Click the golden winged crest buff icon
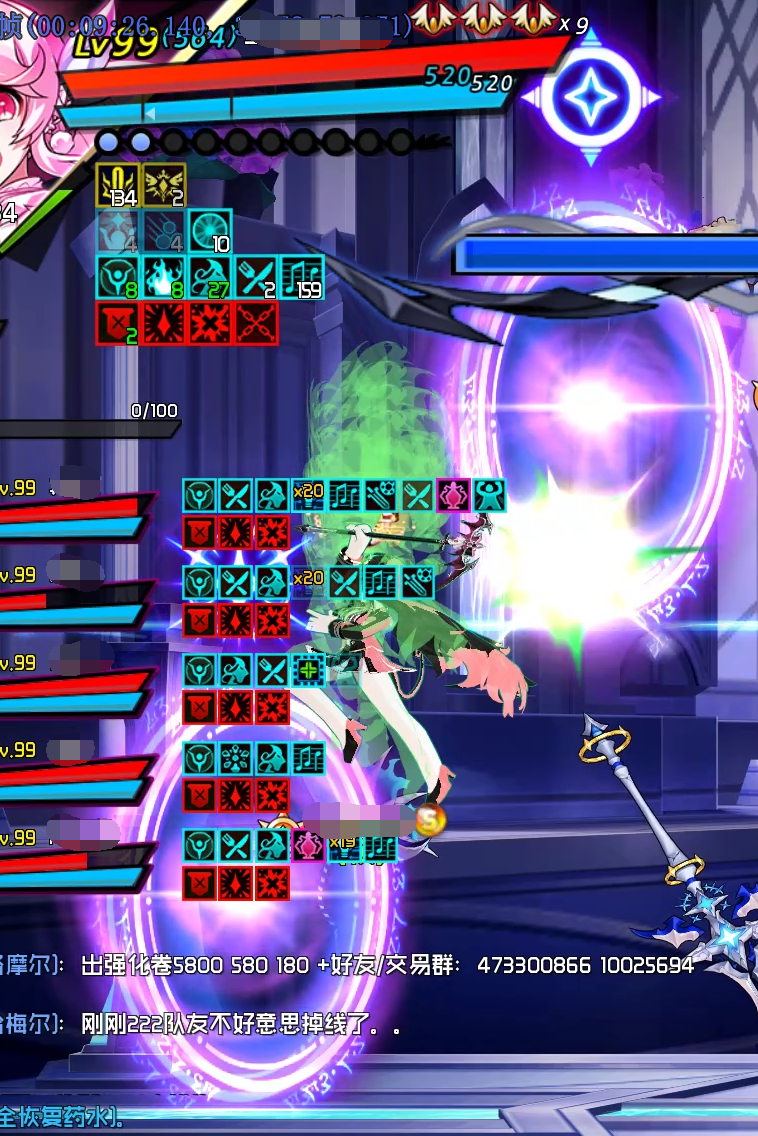This screenshot has height=1136, width=758. click(x=163, y=185)
